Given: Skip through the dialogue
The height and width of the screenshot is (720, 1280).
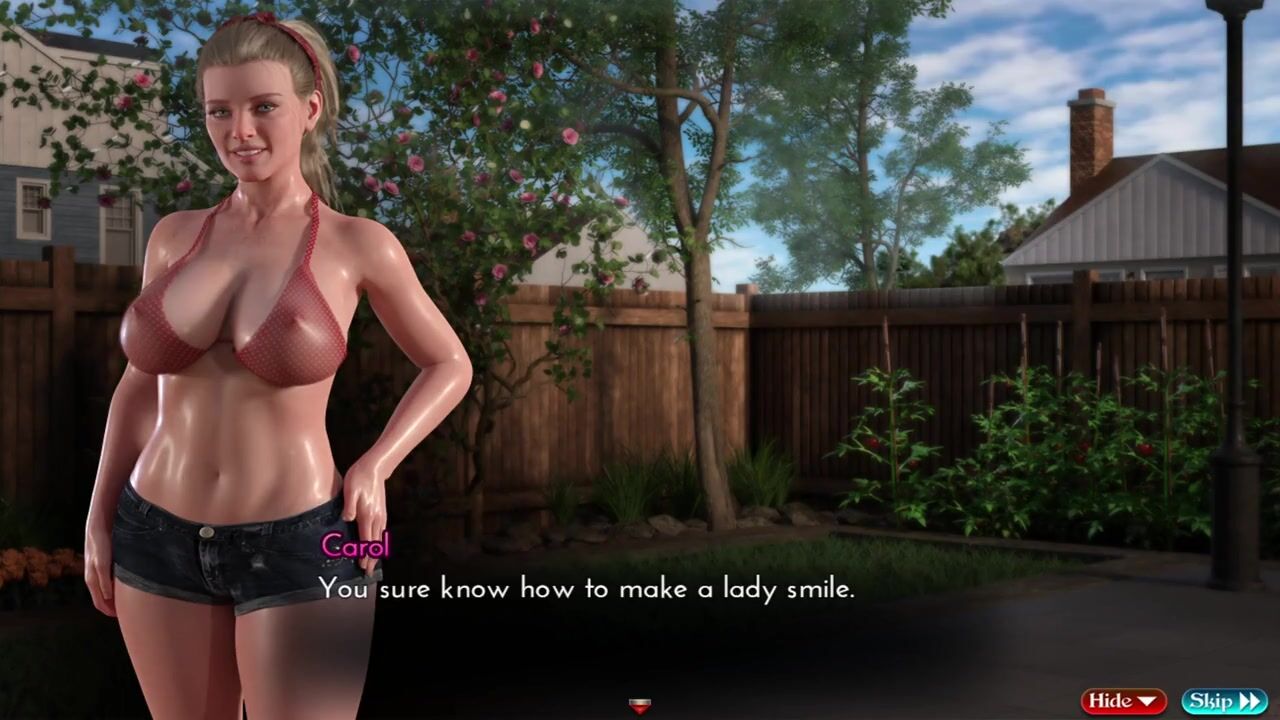Looking at the screenshot, I should 1224,701.
